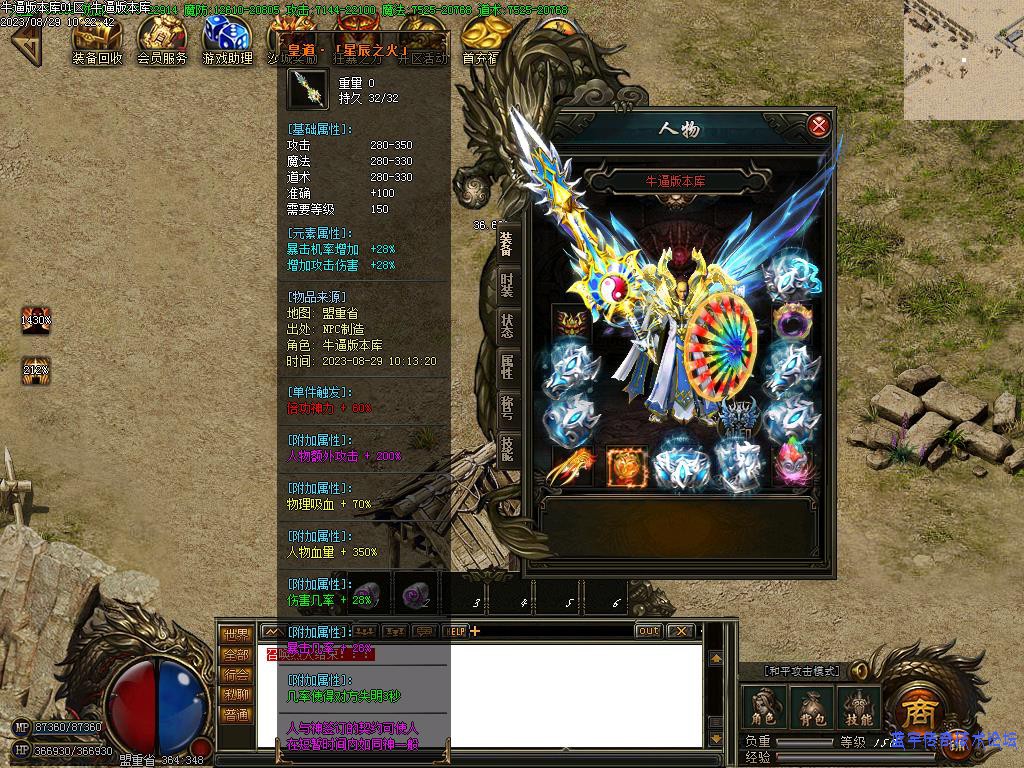Select the flaming claw equipment slot
The height and width of the screenshot is (768, 1024).
point(573,466)
